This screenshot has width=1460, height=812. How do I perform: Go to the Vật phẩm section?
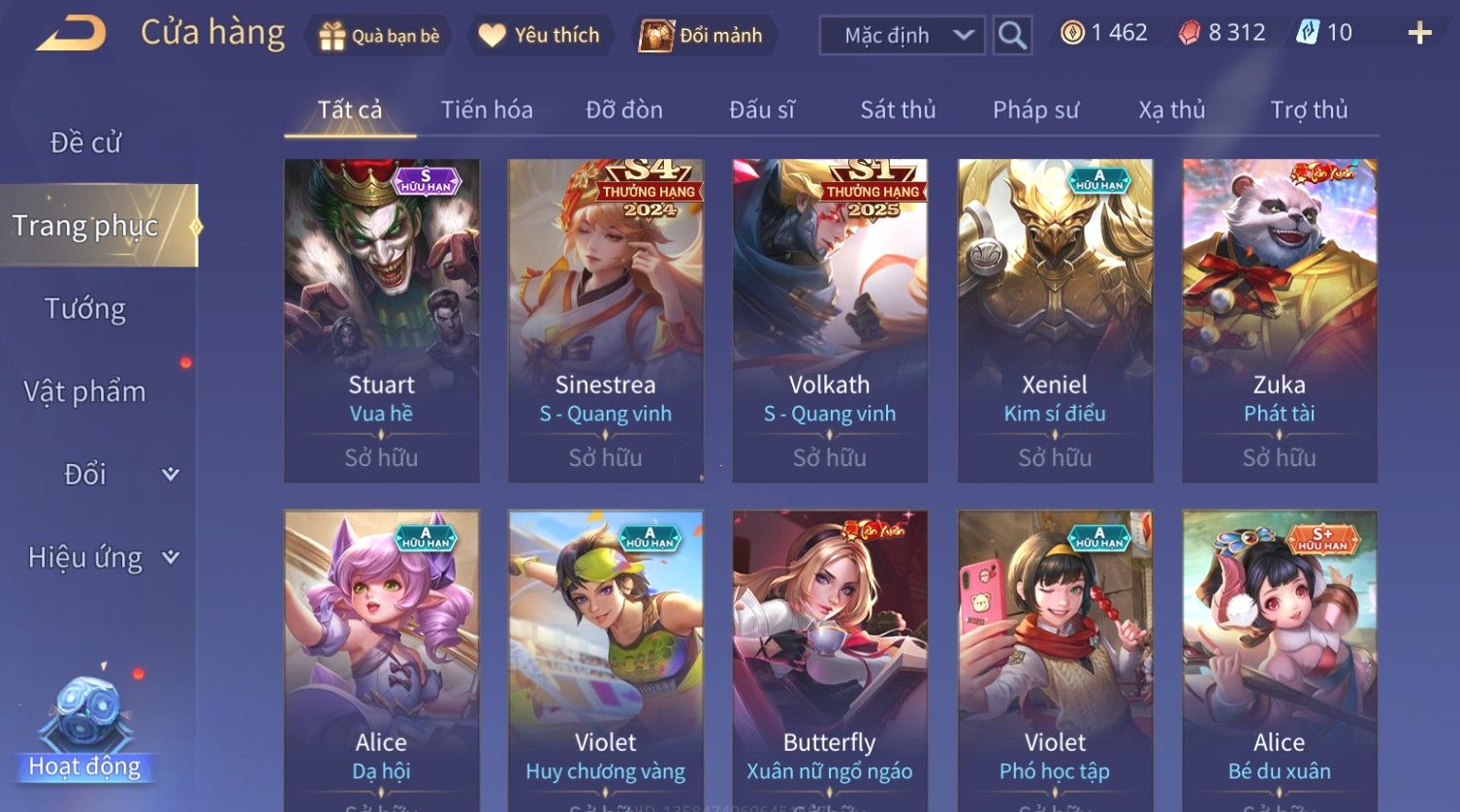[85, 391]
